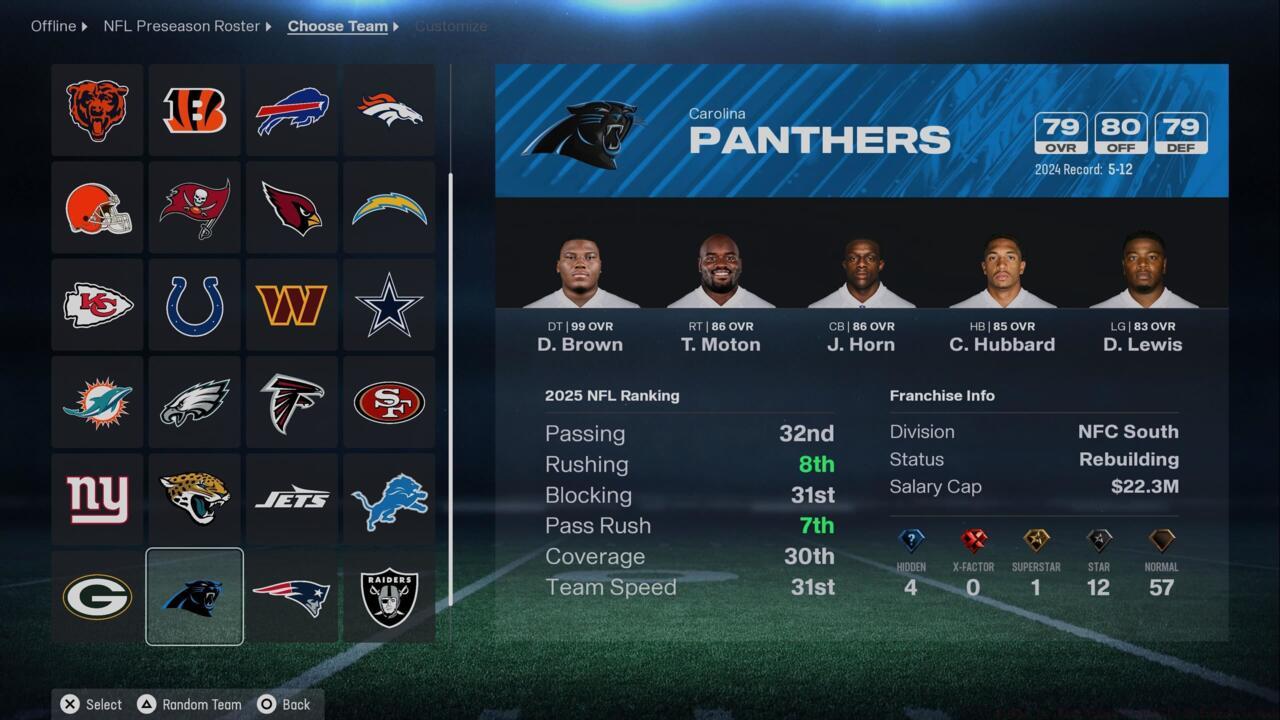Select the Chicago Bears team logo
This screenshot has width=1280, height=720.
(x=97, y=110)
